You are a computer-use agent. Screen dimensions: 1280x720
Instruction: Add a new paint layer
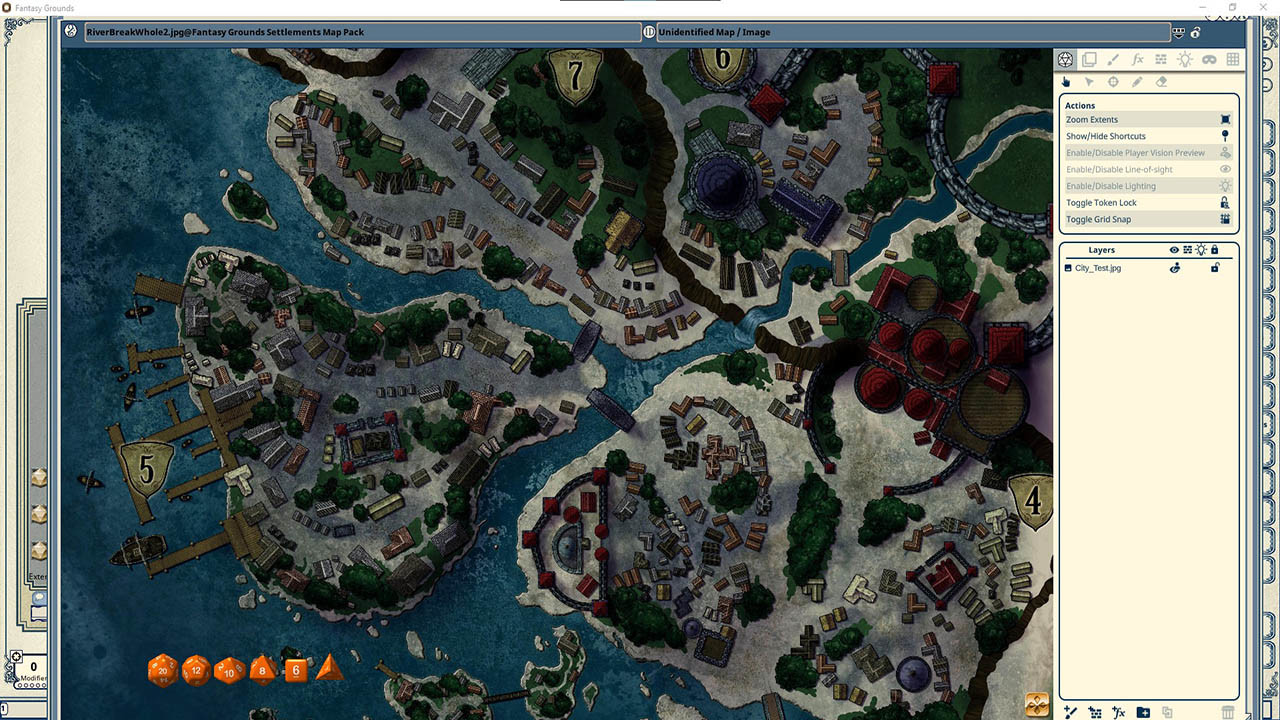click(x=1070, y=710)
